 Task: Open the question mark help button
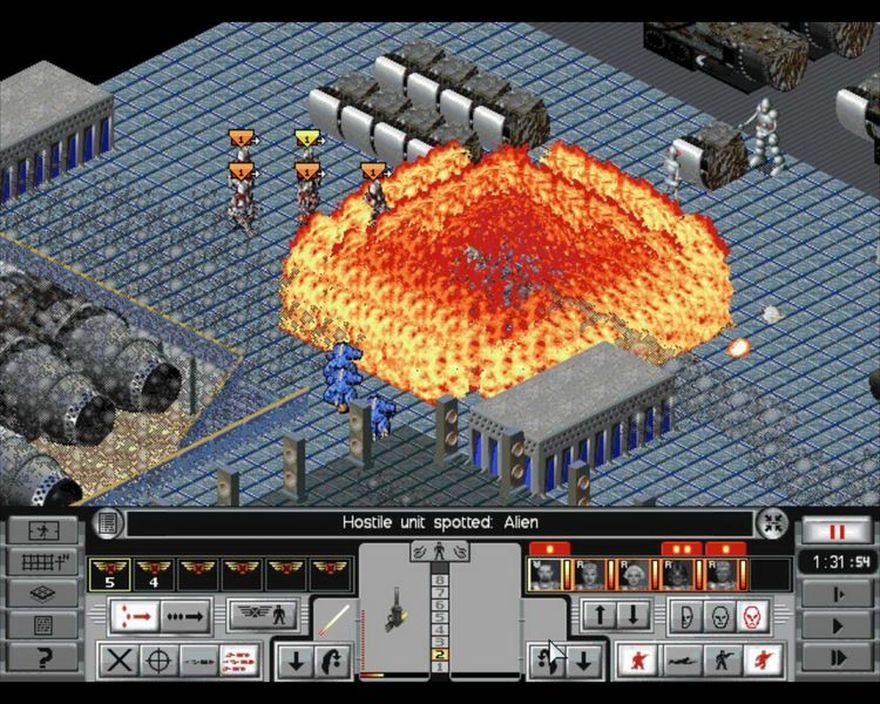point(42,657)
